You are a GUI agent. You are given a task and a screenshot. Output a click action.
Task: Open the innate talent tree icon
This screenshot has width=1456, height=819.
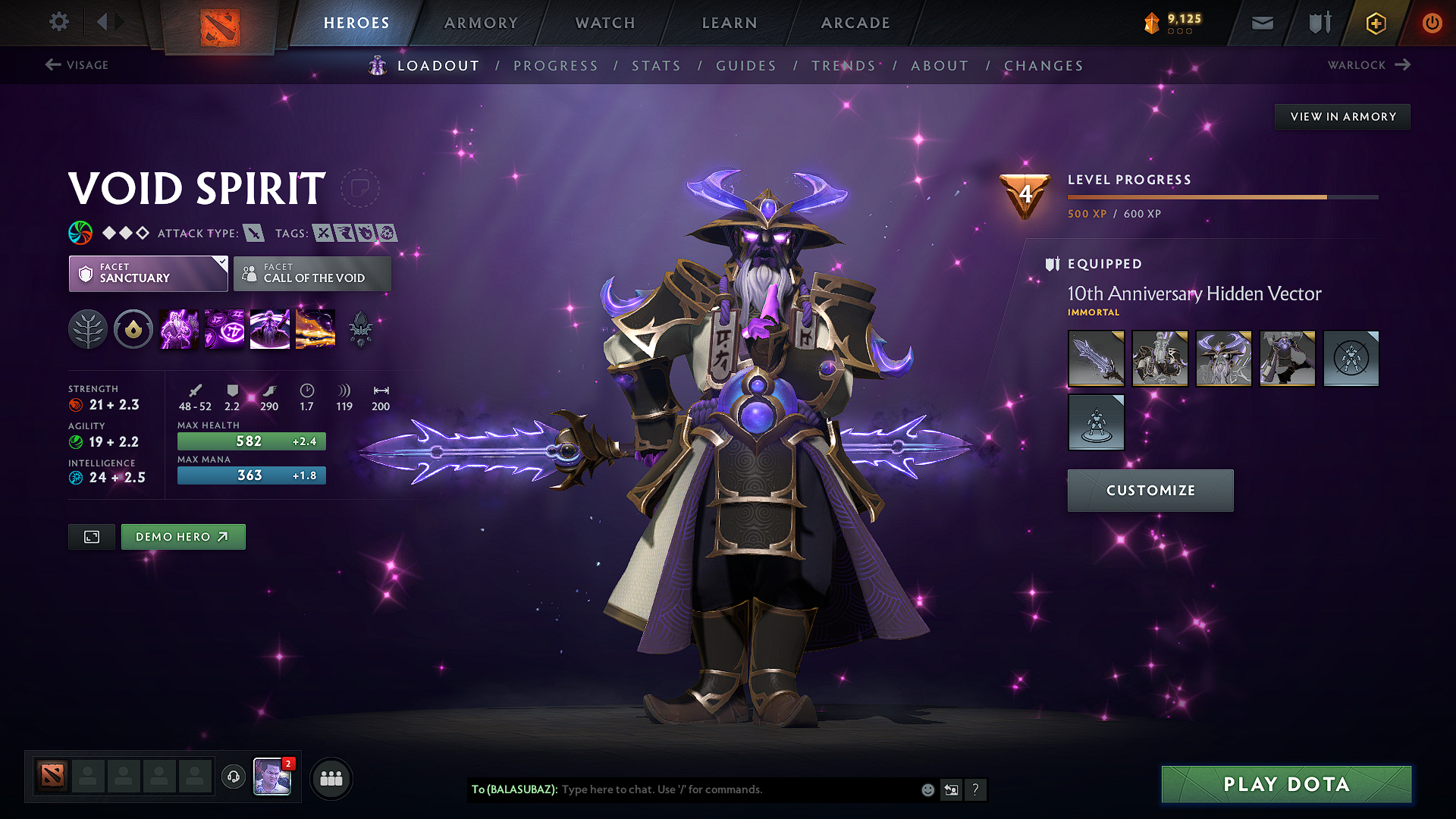(x=88, y=328)
